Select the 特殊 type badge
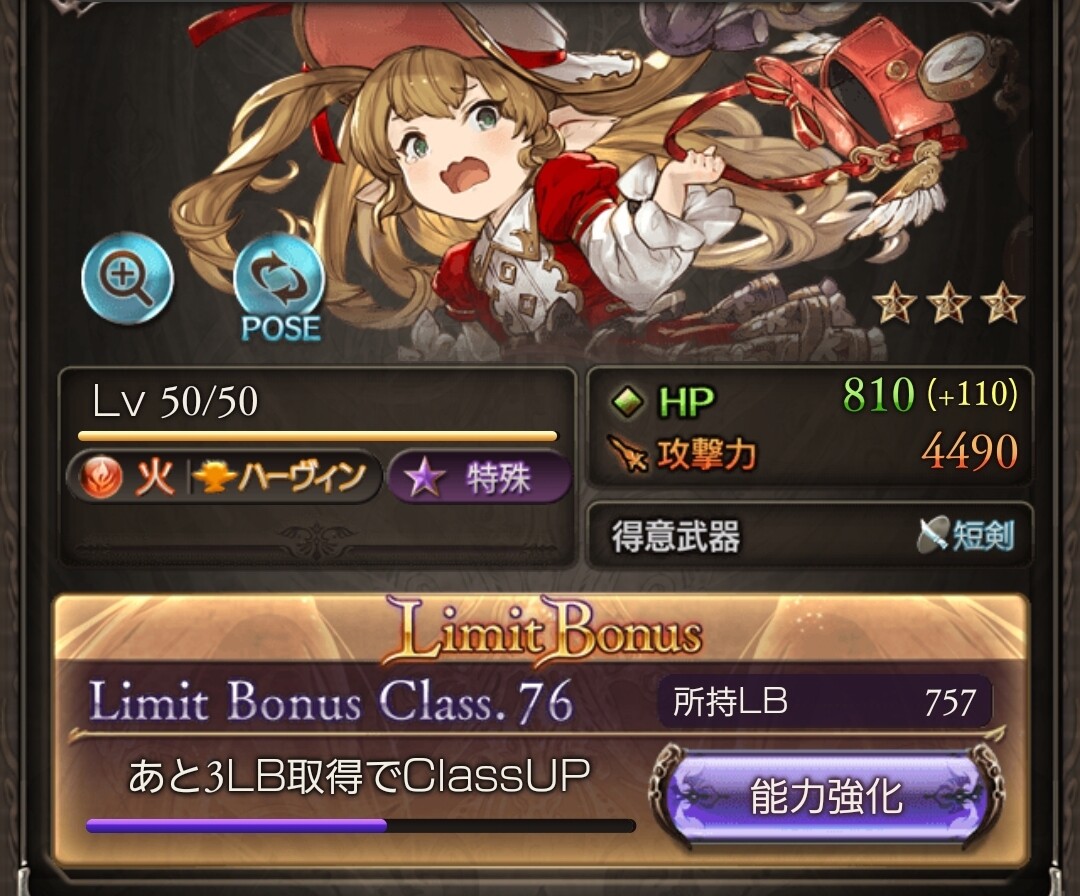The height and width of the screenshot is (896, 1080). (479, 478)
